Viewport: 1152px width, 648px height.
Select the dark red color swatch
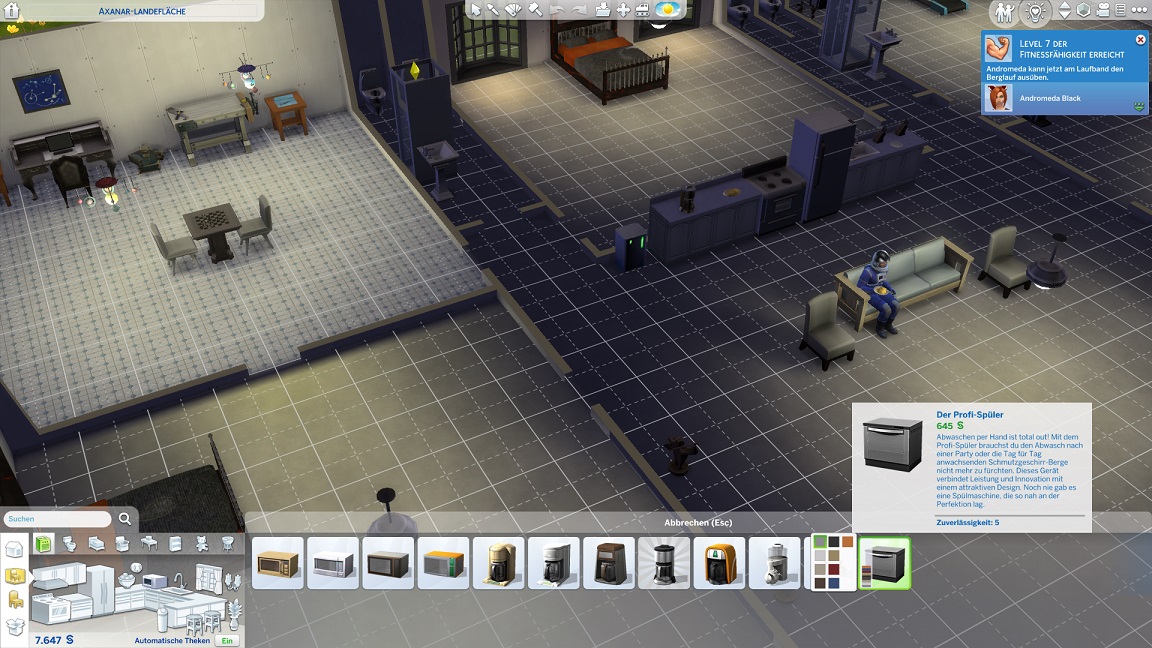pos(835,569)
